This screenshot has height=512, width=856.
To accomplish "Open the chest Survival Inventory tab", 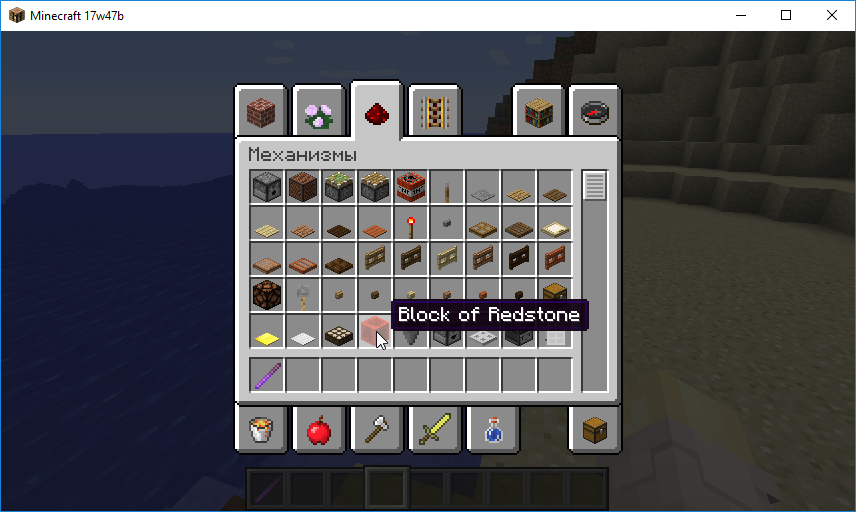I will click(x=596, y=430).
